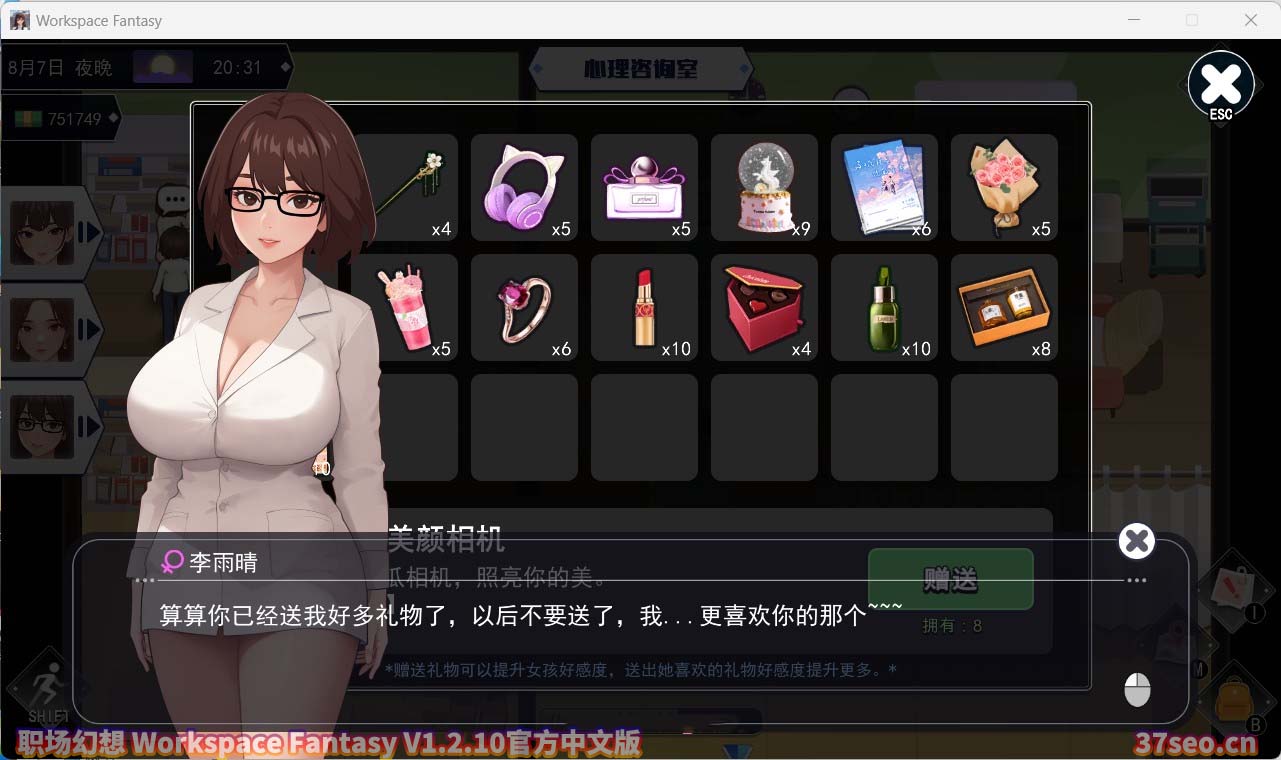
Task: Select the heart chocolate gift box
Action: 764,307
